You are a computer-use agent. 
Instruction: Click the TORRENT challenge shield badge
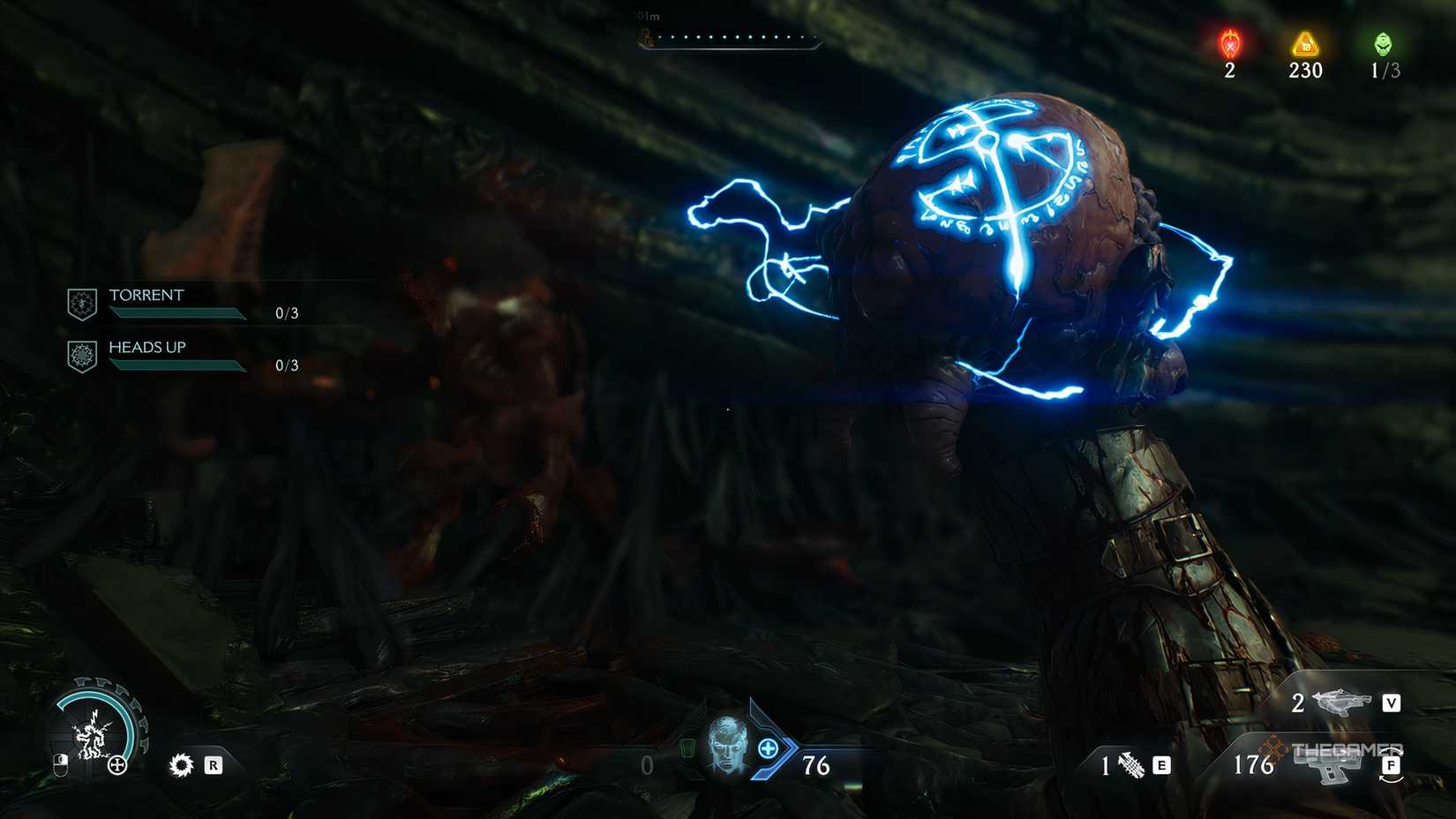point(81,303)
